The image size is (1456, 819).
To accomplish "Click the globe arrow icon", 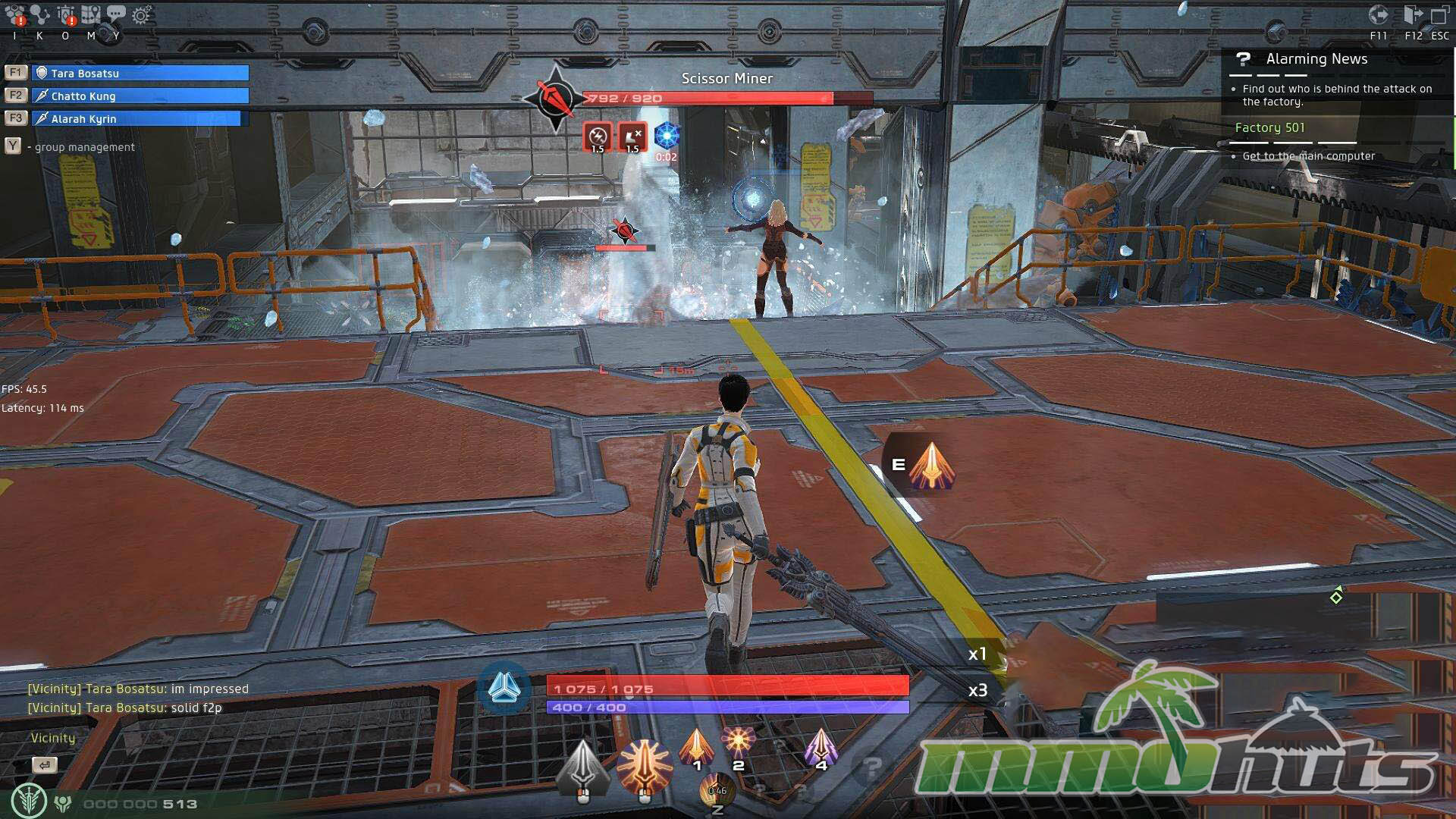I will click(1378, 15).
